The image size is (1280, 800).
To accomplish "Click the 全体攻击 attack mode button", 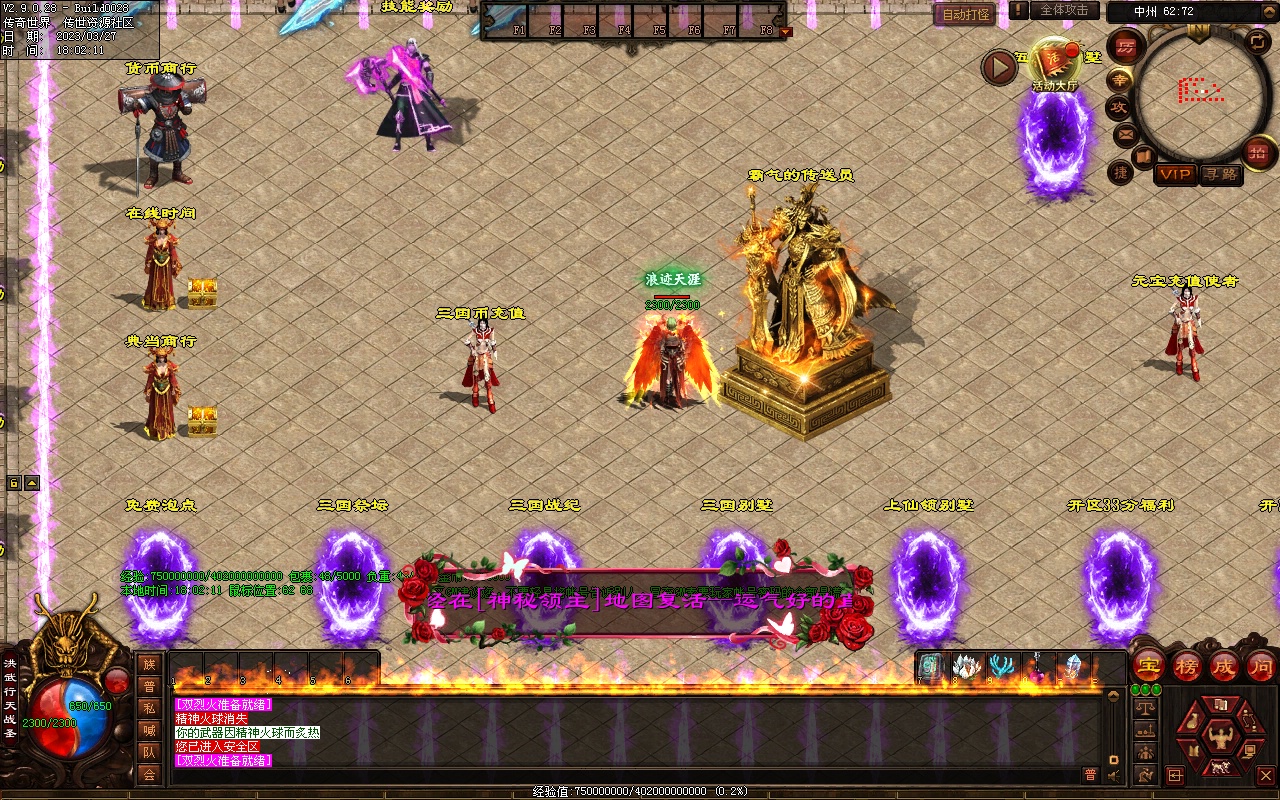I will click(x=1064, y=10).
